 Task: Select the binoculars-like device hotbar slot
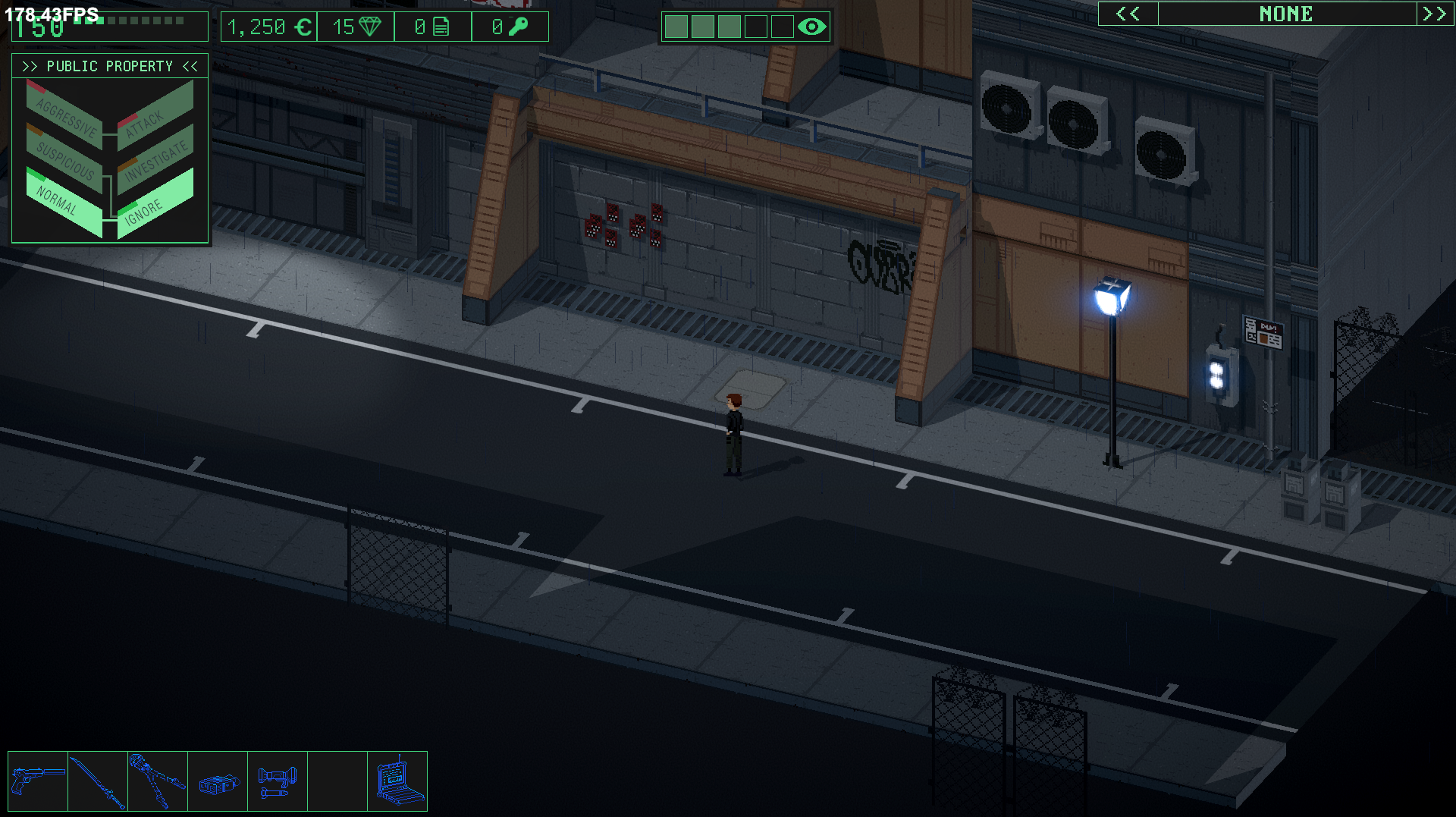(218, 782)
